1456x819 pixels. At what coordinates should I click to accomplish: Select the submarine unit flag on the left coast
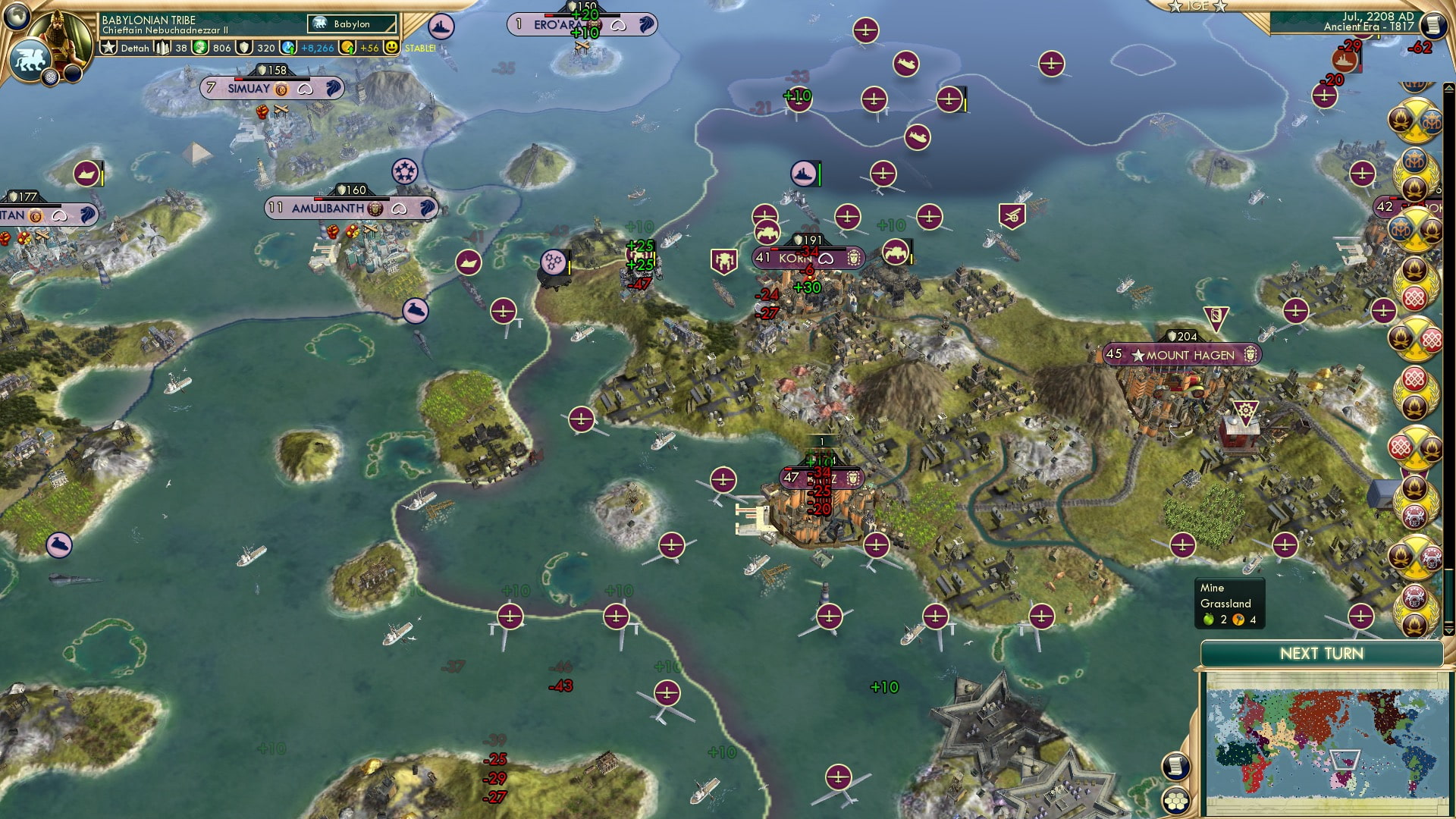(58, 543)
